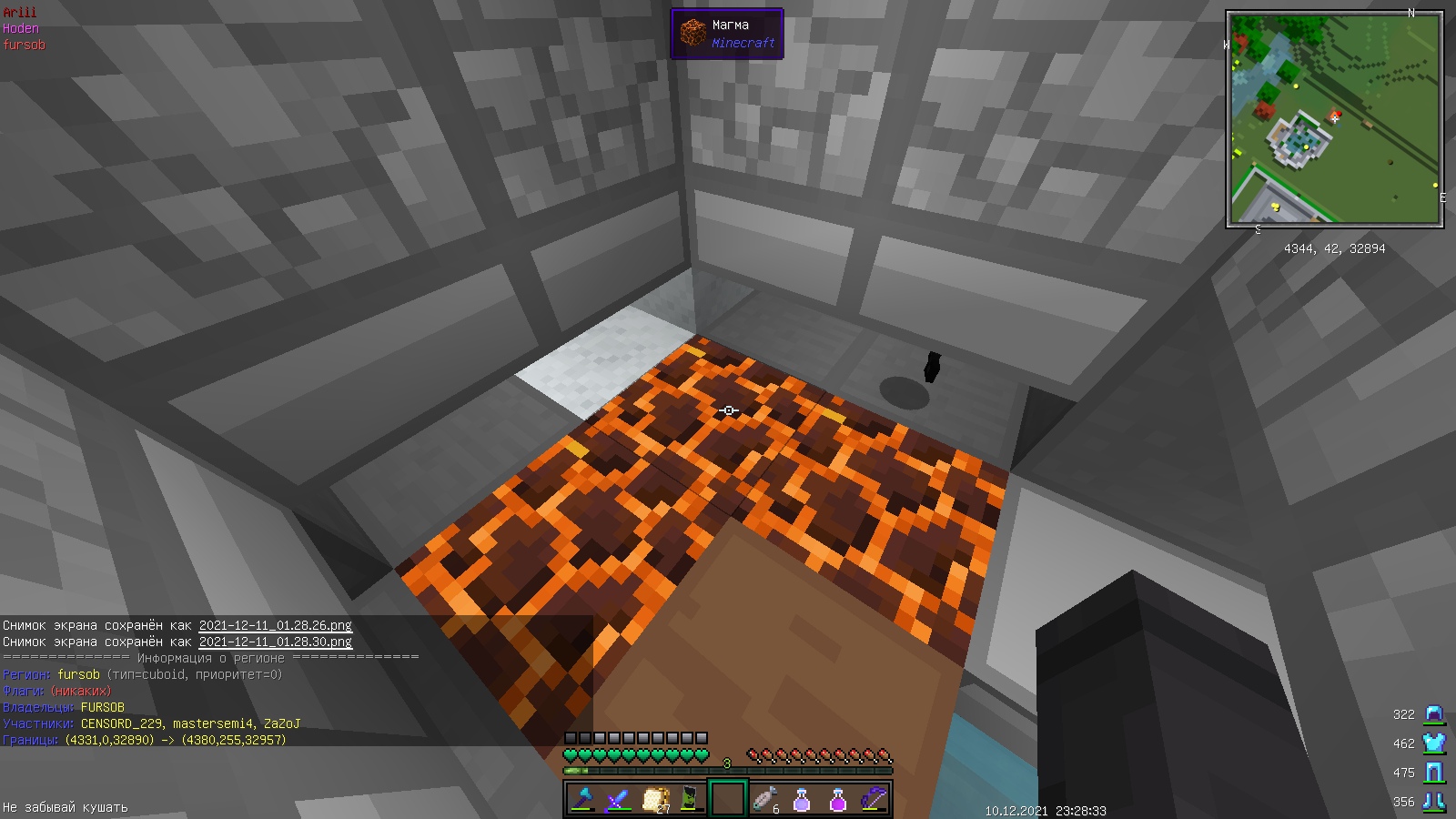Viewport: 1456px width, 819px height.
Task: Select the diamond sword hotbar slot
Action: point(619,799)
